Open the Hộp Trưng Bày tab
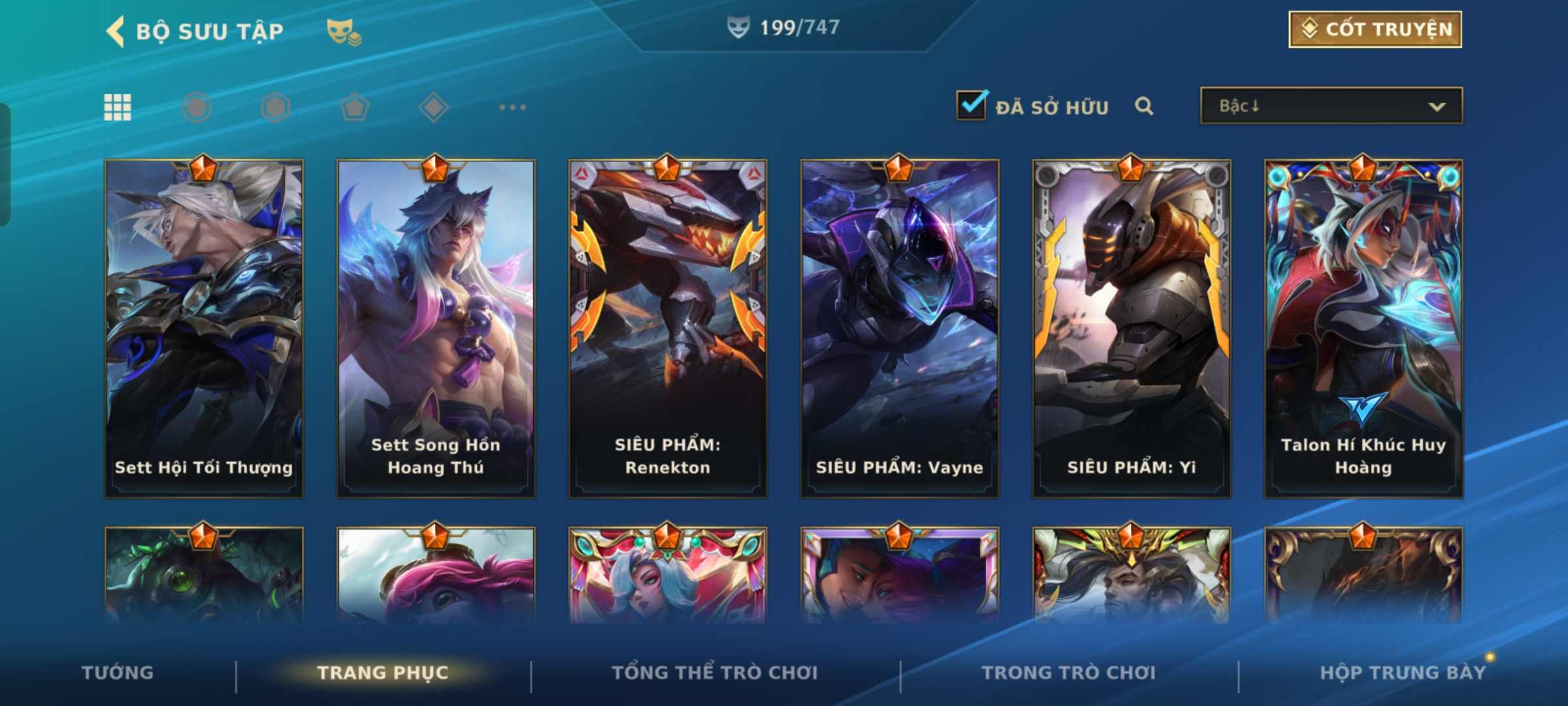 [x=1403, y=673]
